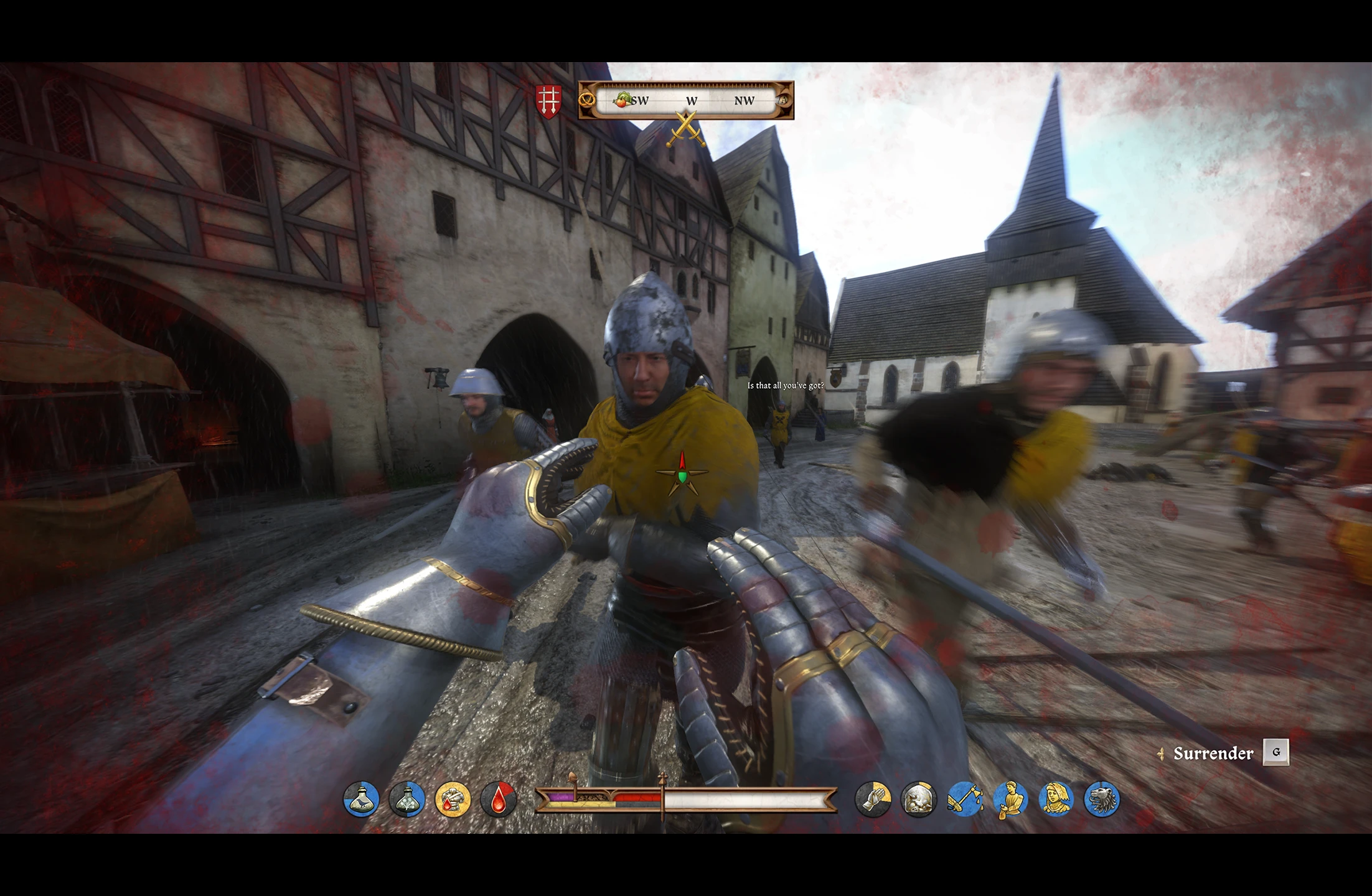Click the white glove status icon
1372x896 pixels.
873,799
